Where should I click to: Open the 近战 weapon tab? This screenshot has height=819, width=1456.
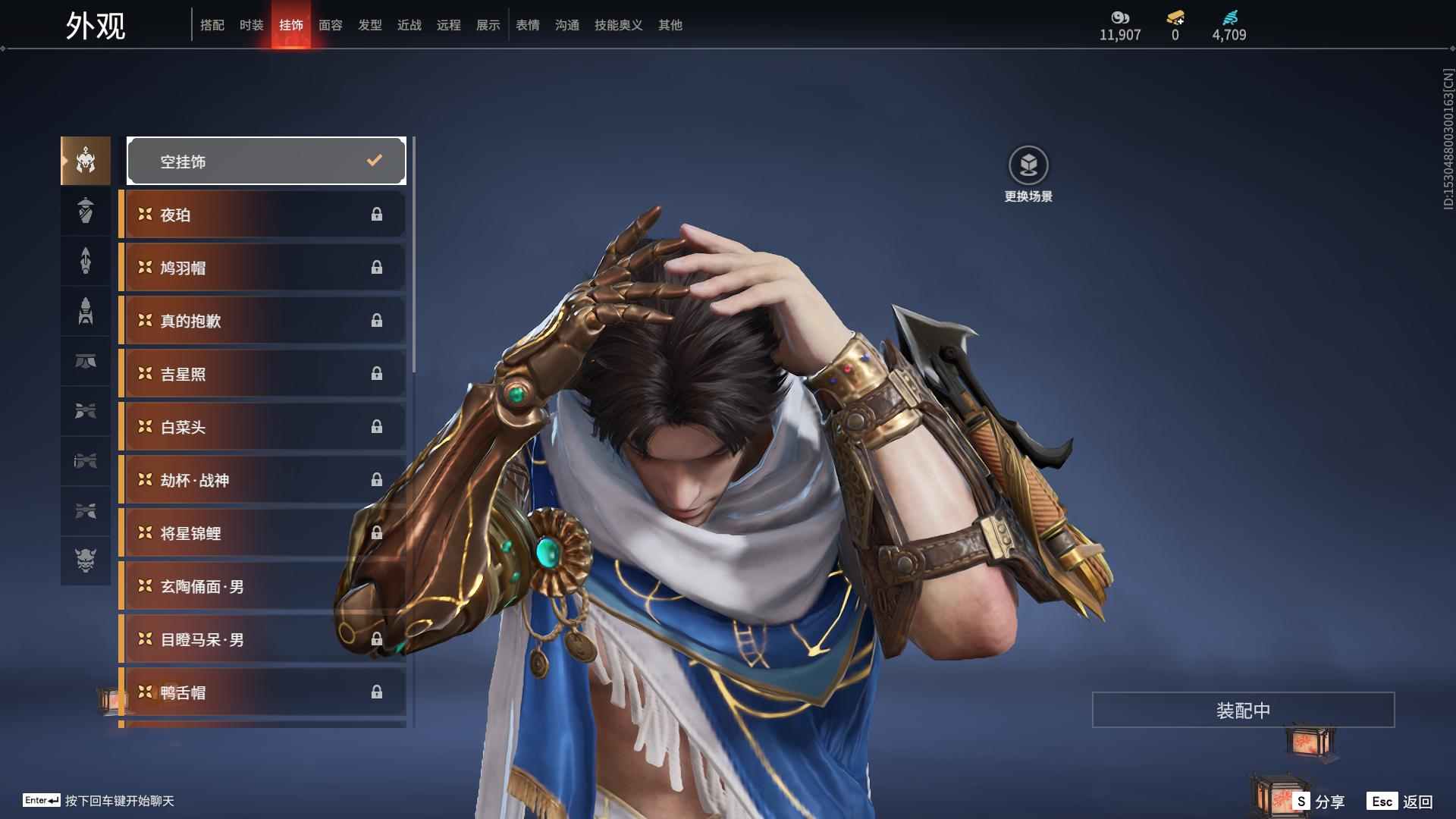(x=409, y=25)
